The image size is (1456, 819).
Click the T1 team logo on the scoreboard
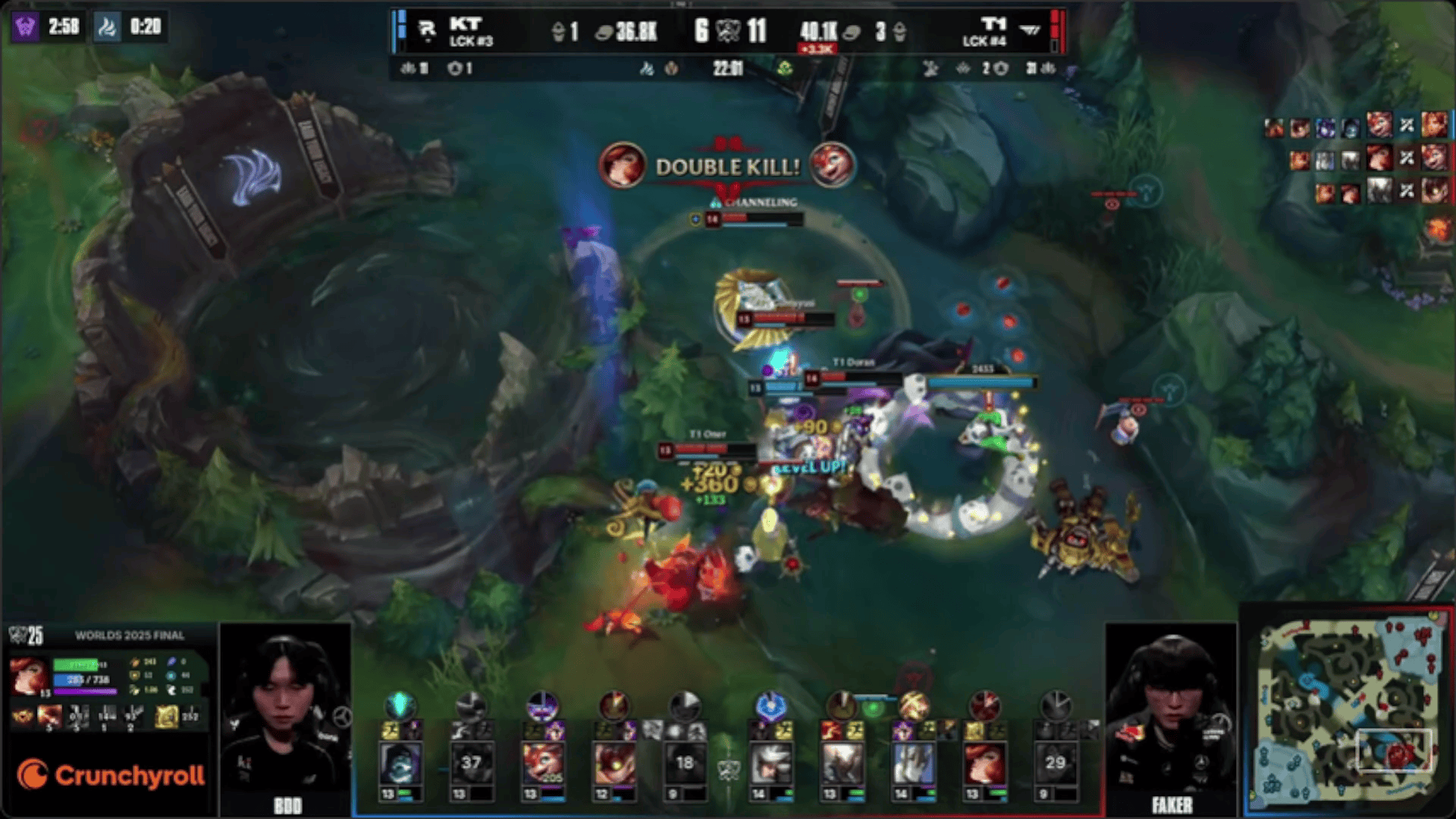[1029, 30]
